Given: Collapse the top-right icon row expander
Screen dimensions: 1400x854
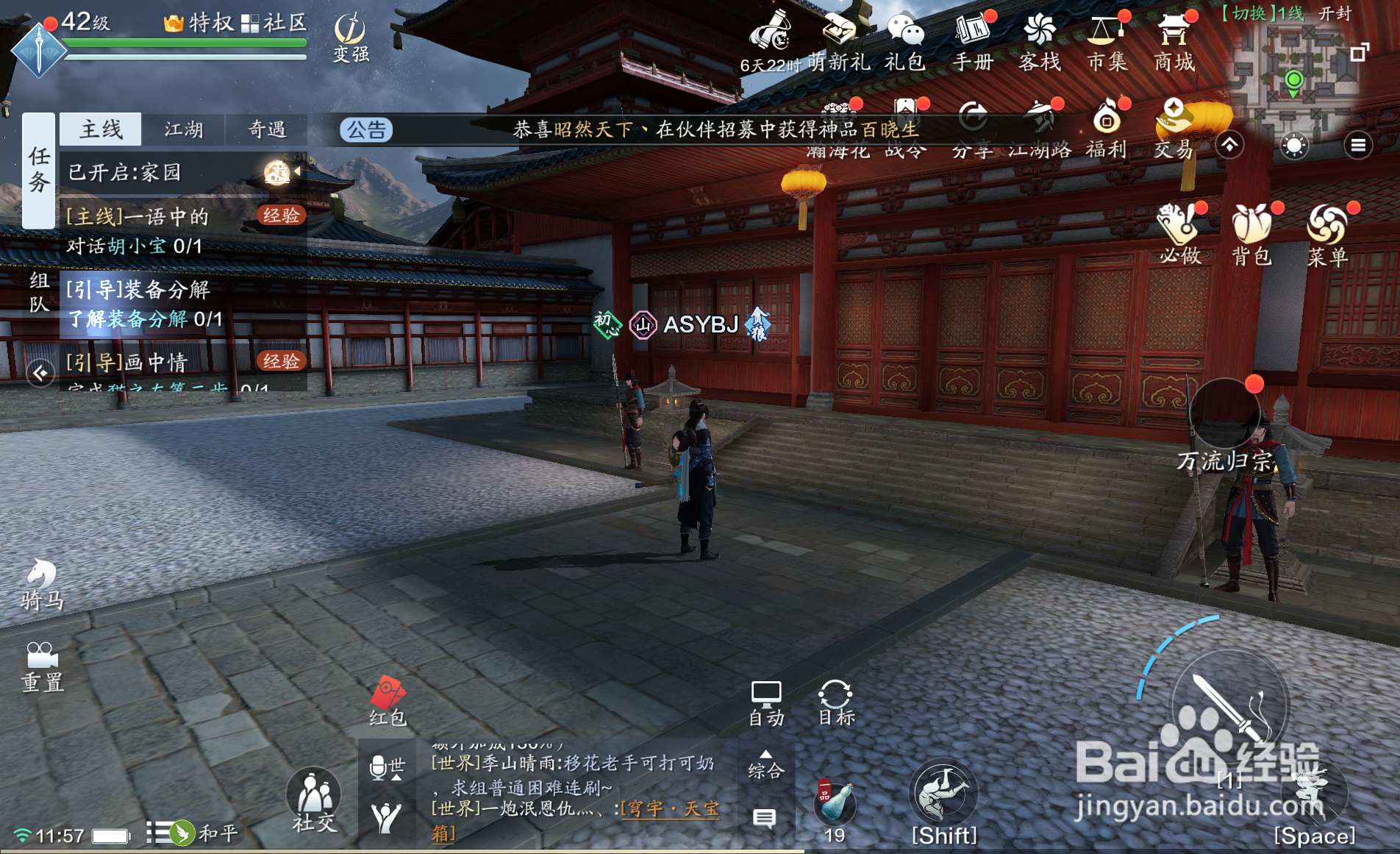Looking at the screenshot, I should pyautogui.click(x=1230, y=146).
